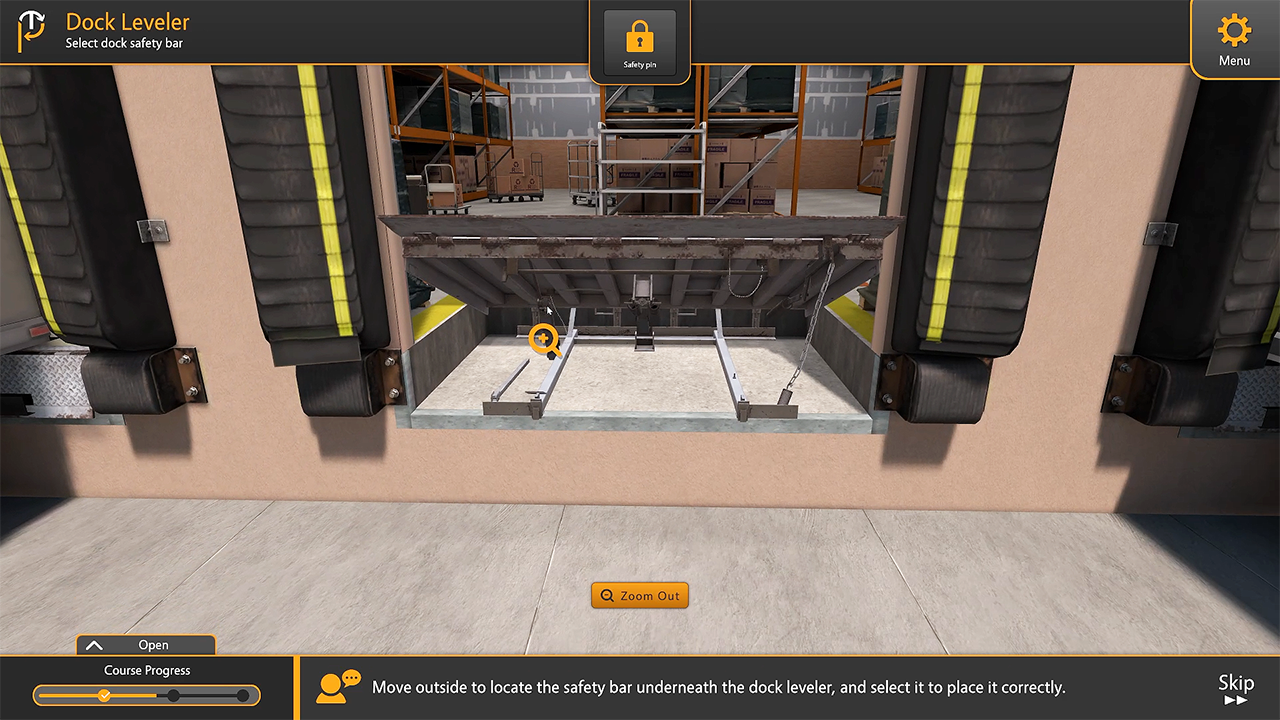Select the Safety pin lock item
The image size is (1280, 720).
(640, 44)
